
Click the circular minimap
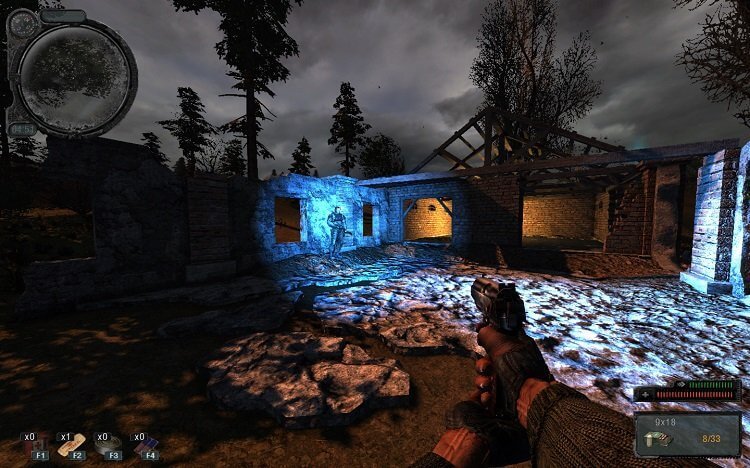74,74
